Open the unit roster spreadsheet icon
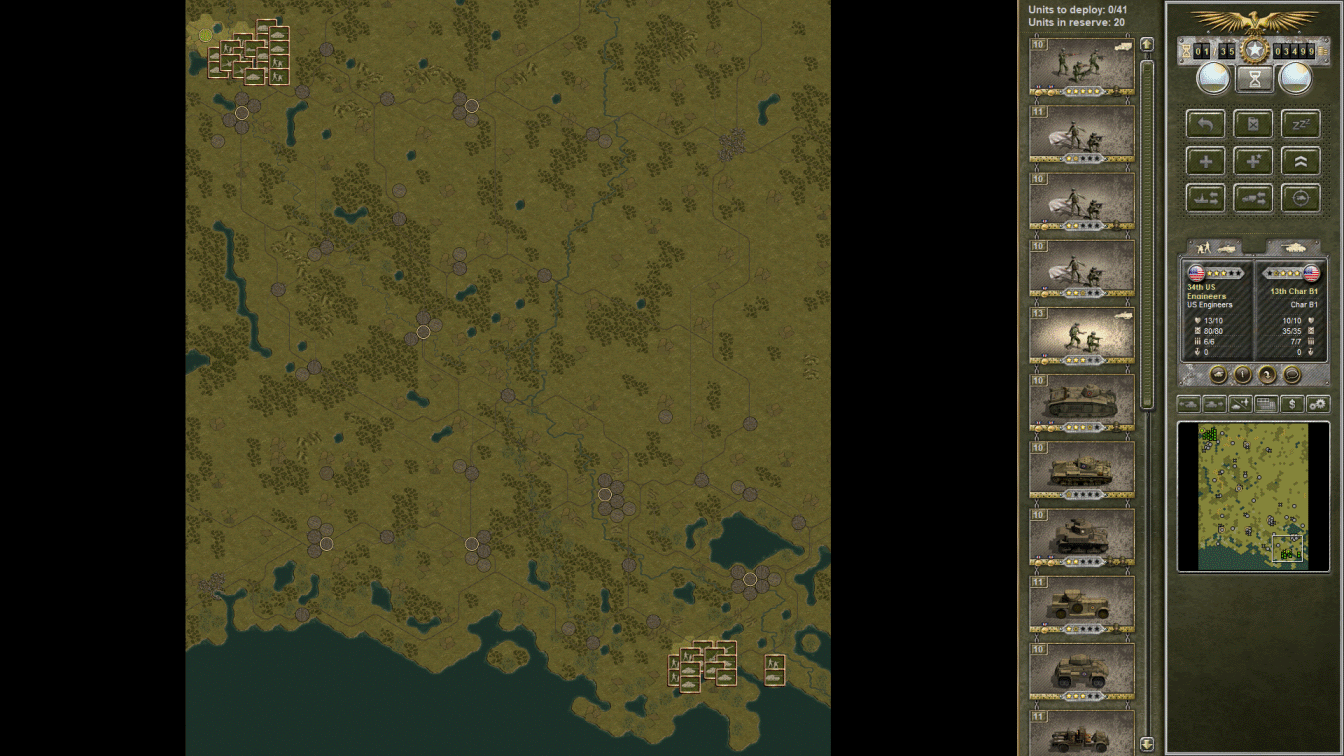Viewport: 1344px width, 756px height. click(x=1266, y=403)
